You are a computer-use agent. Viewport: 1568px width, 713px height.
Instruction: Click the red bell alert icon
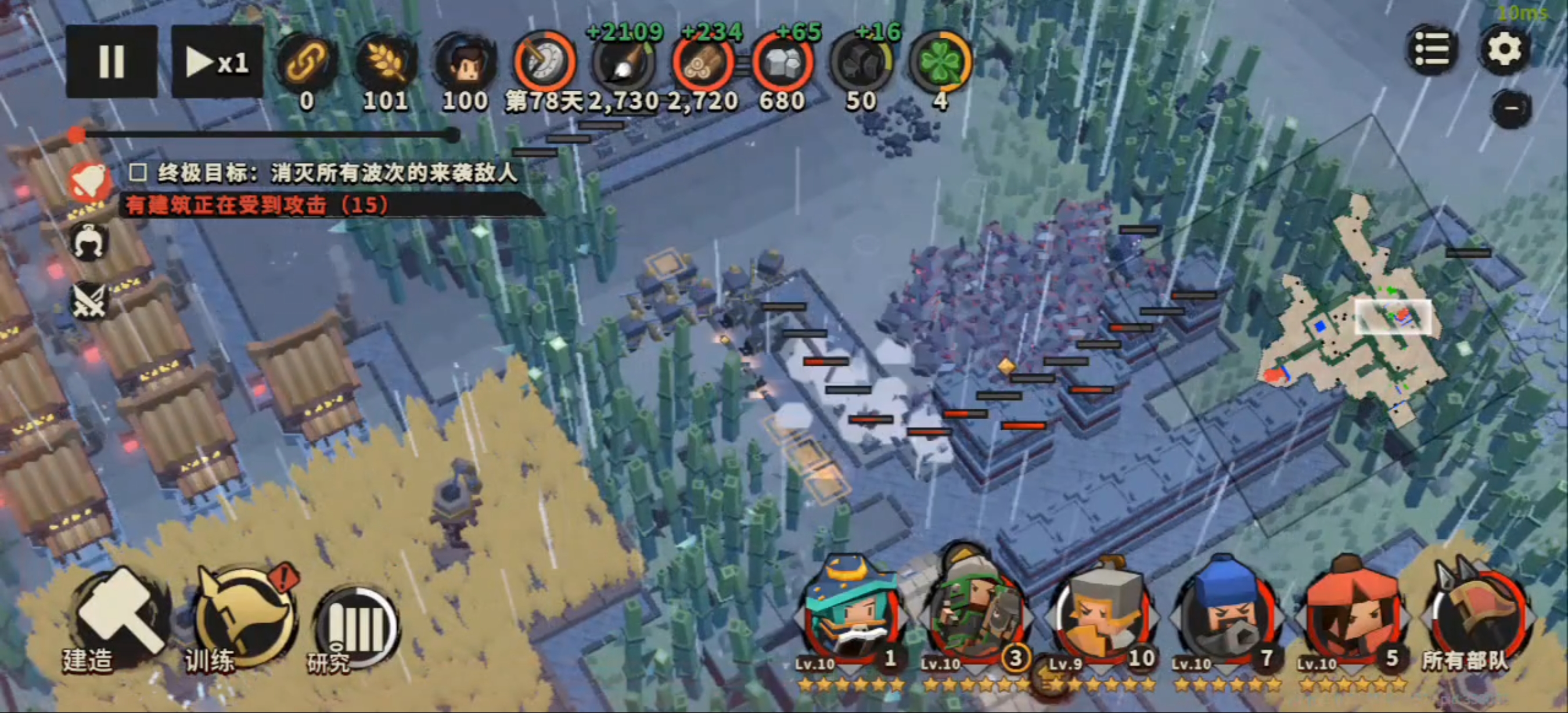click(x=89, y=182)
